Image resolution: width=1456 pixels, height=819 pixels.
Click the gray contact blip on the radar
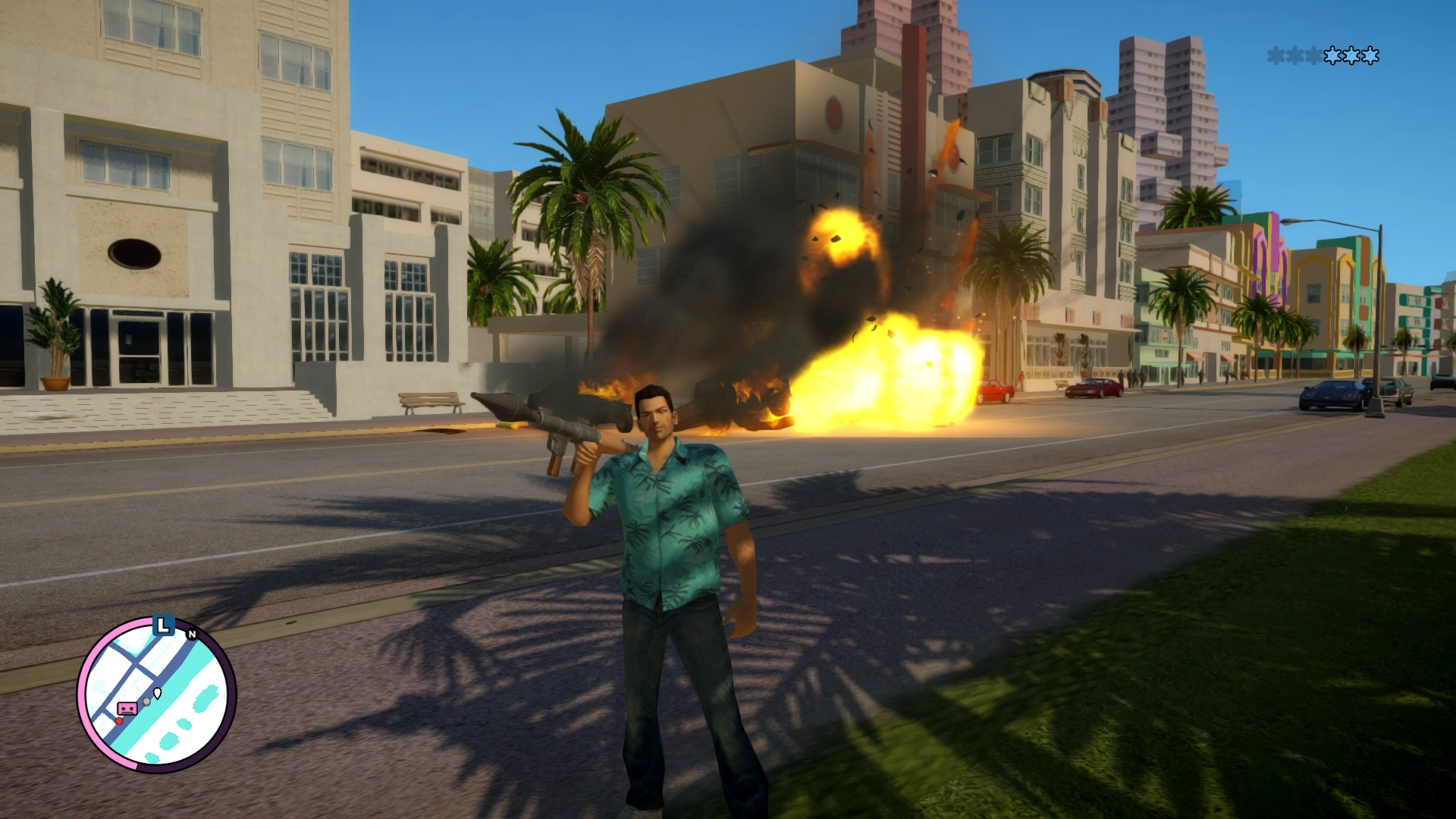(x=147, y=701)
